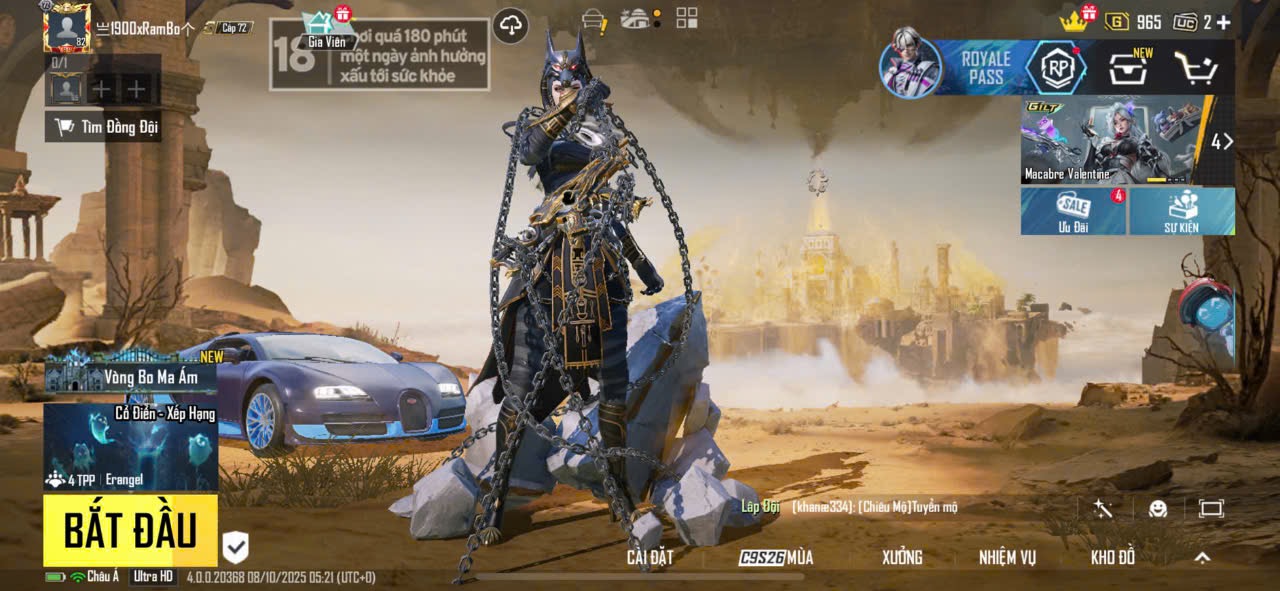Viewport: 1280px width, 591px height.
Task: Open the Sự Kiện events panel
Action: click(x=1181, y=211)
